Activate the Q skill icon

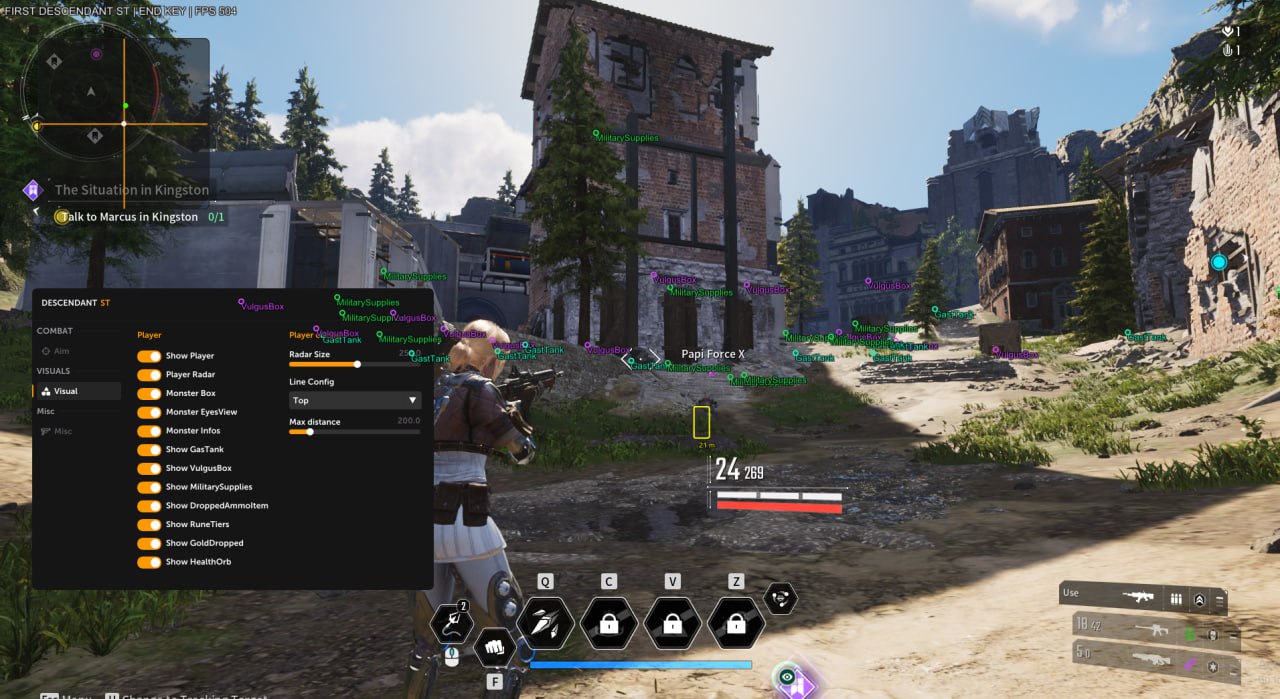coord(545,624)
